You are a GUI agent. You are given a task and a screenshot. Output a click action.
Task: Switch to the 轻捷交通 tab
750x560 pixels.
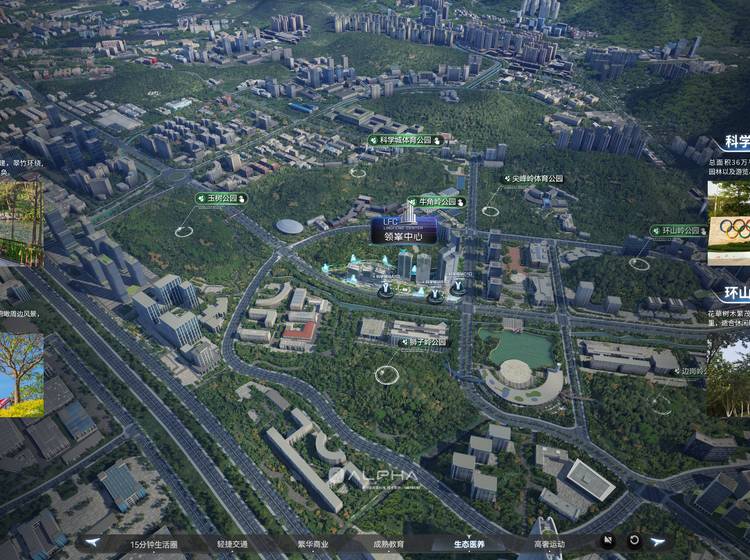pyautogui.click(x=231, y=544)
